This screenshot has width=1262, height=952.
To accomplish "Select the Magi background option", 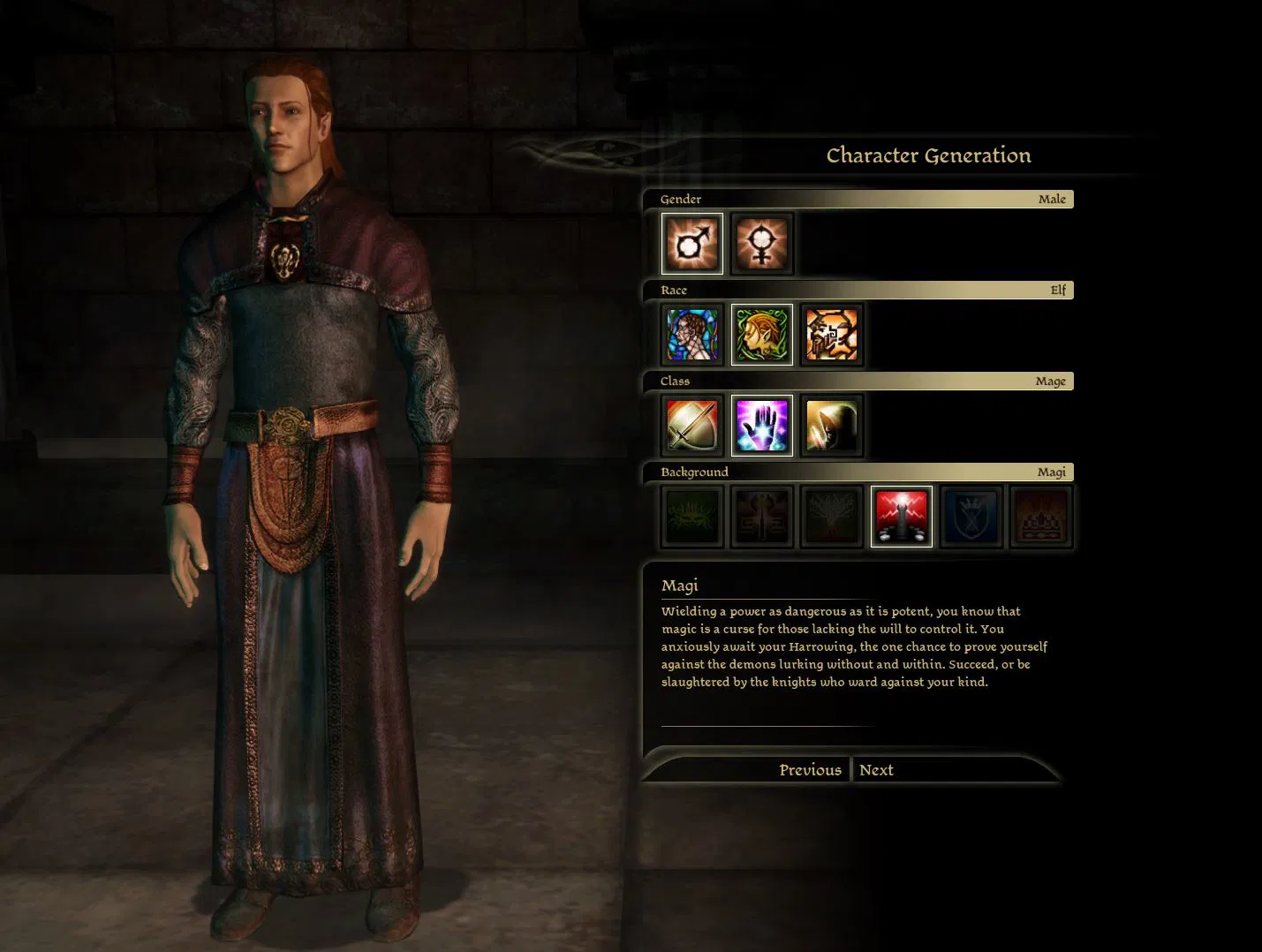I will tap(901, 516).
